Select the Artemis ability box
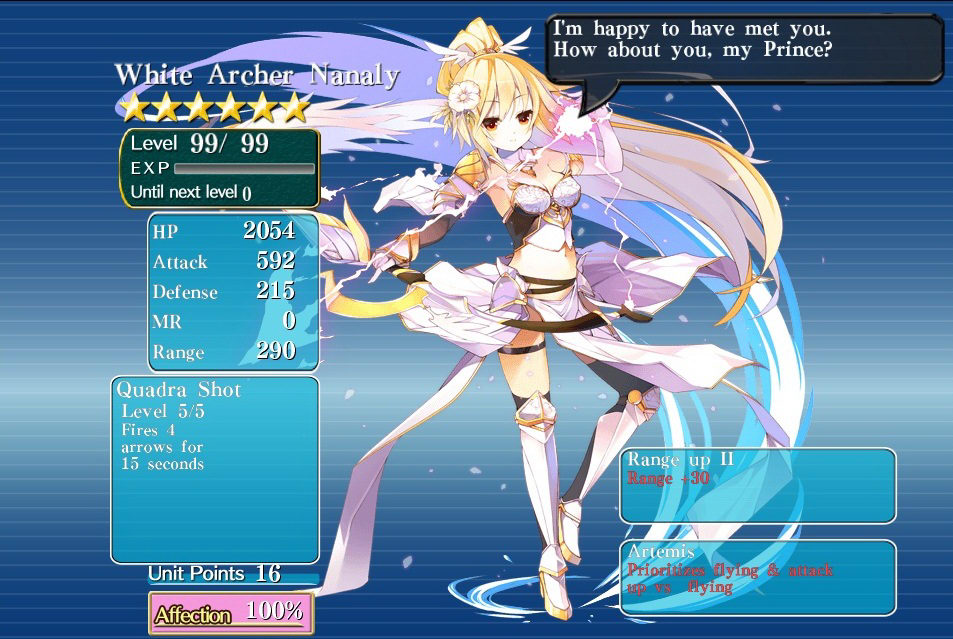The image size is (953, 639). tap(757, 578)
